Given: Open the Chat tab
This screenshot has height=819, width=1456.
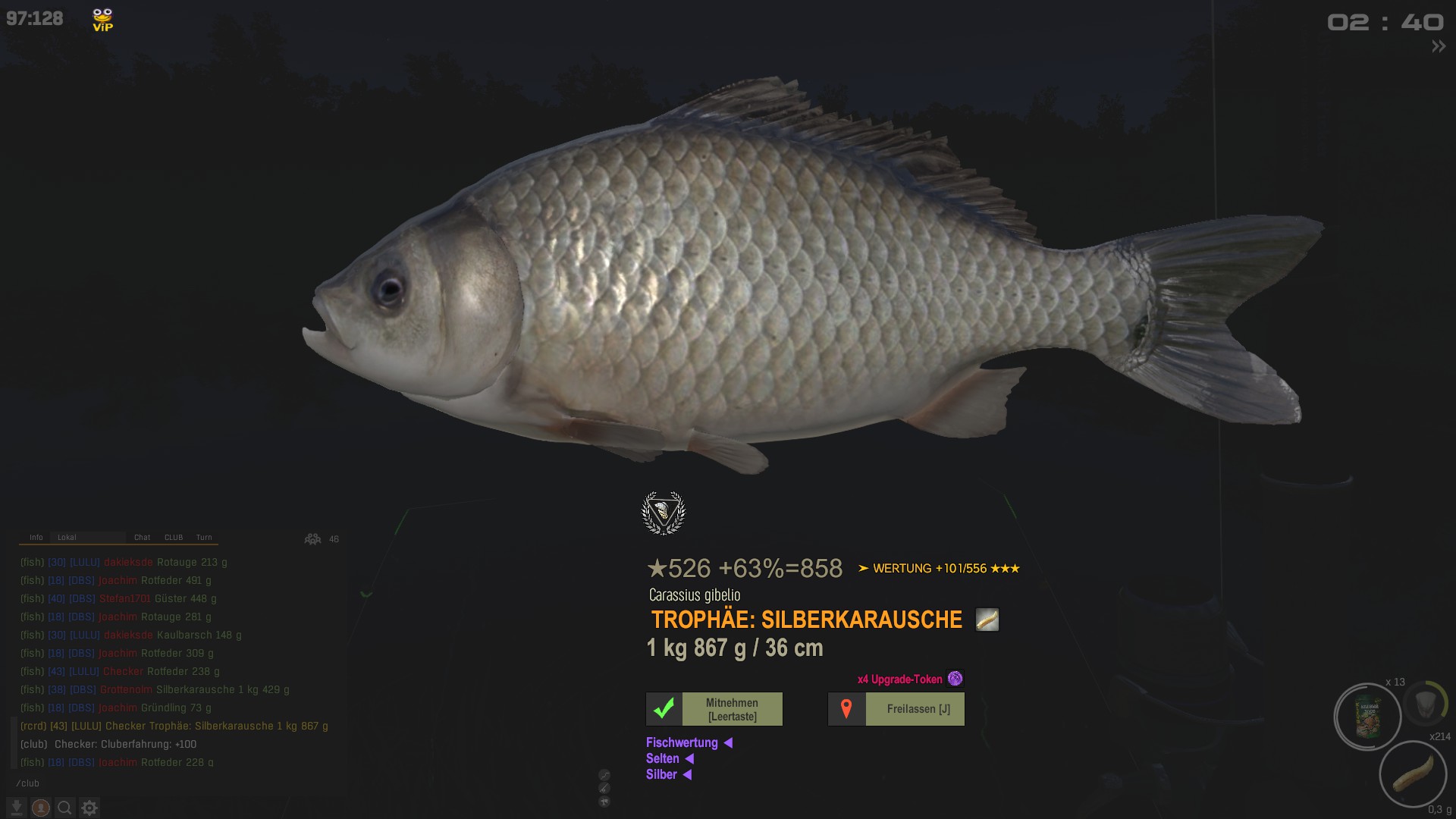Looking at the screenshot, I should pos(142,537).
